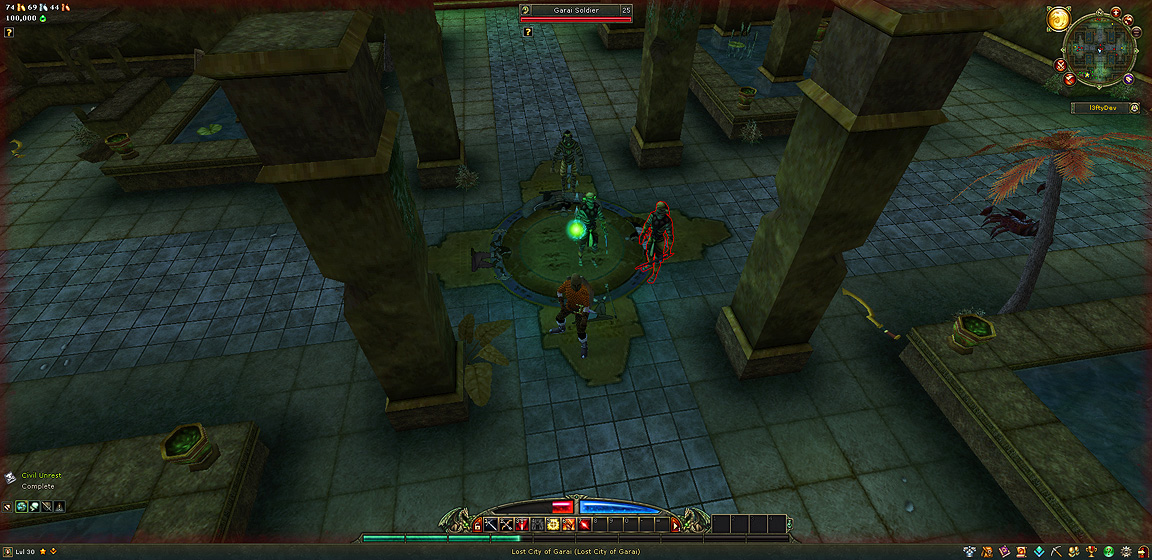The width and height of the screenshot is (1152, 560).
Task: Activate the glowing yellow burst skill
Action: click(x=552, y=525)
